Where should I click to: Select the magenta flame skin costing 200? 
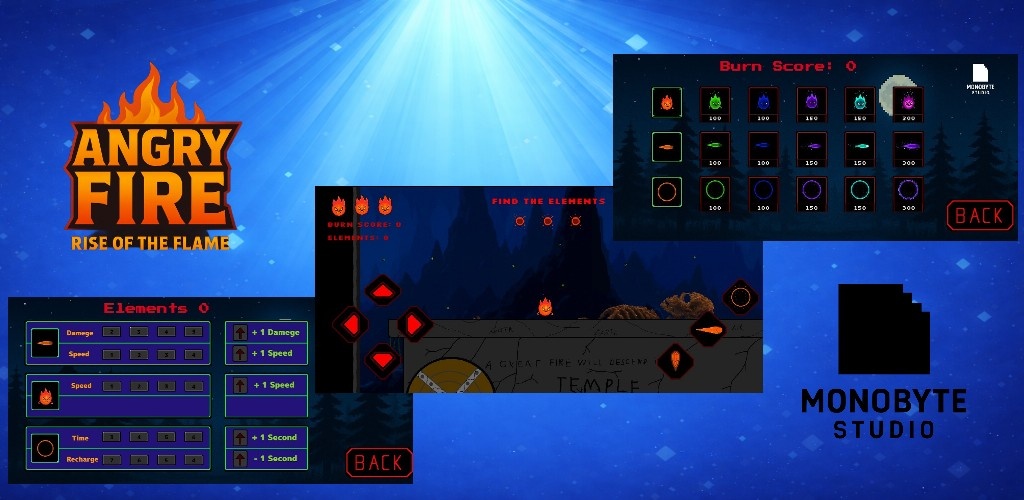pyautogui.click(x=909, y=102)
